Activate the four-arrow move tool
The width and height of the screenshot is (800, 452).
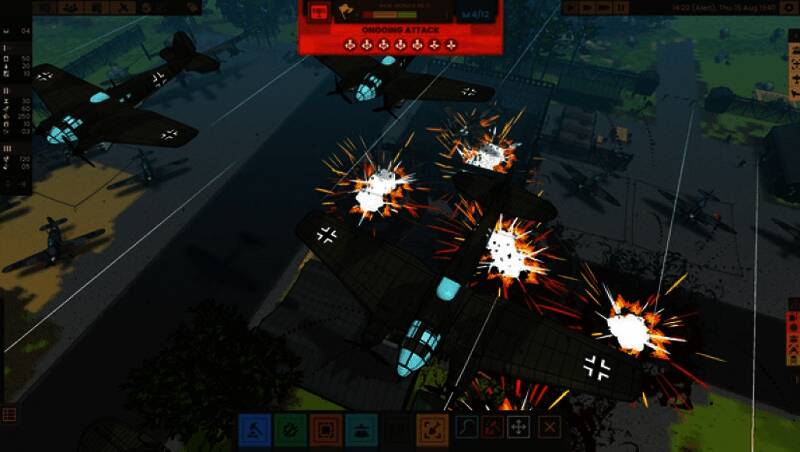pos(519,428)
